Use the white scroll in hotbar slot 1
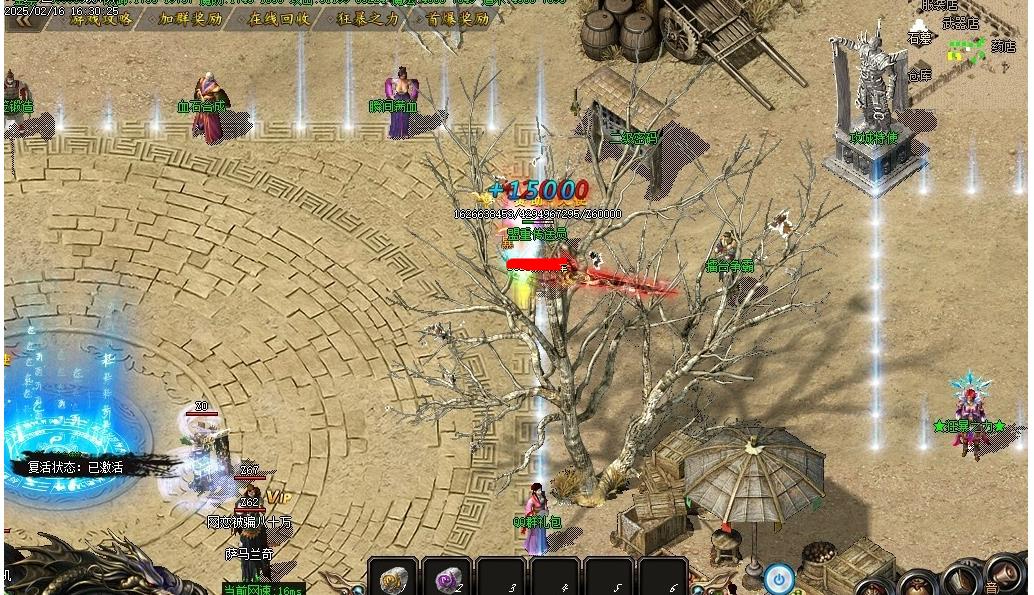1034x595 pixels. click(x=393, y=577)
